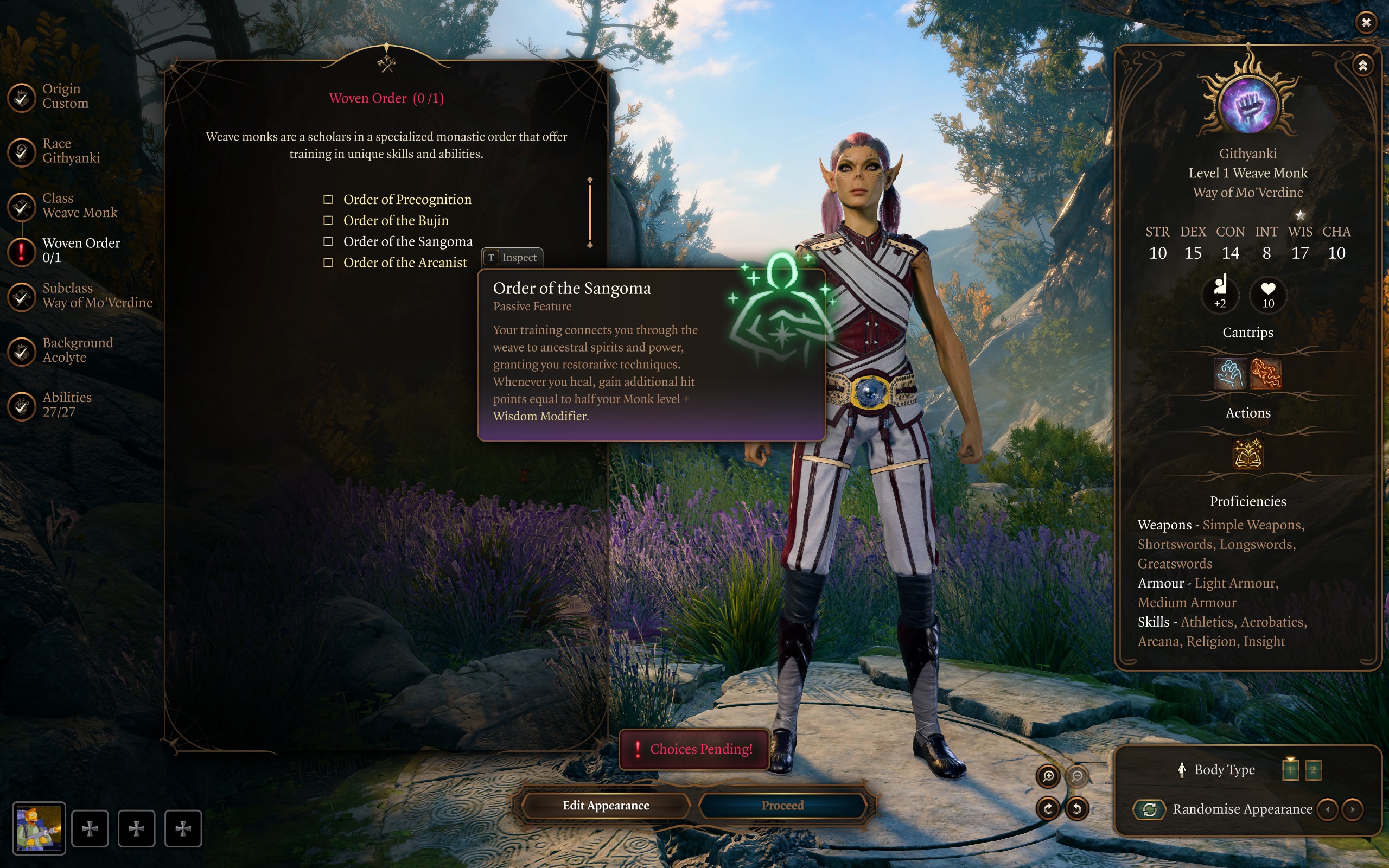This screenshot has width=1389, height=868.
Task: Zoom in on the character
Action: tap(1048, 776)
